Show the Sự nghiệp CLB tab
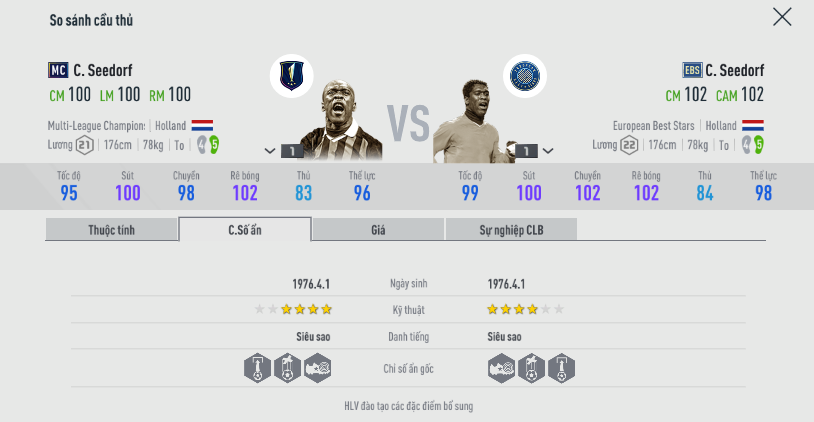Image resolution: width=814 pixels, height=422 pixels. pos(510,230)
